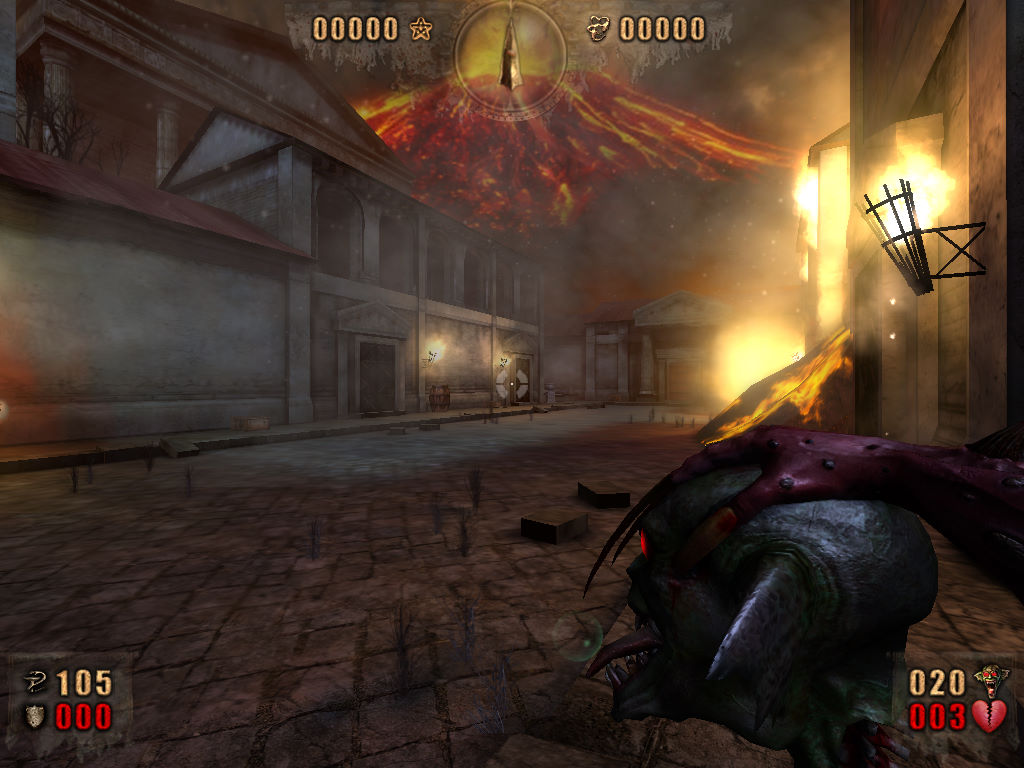This screenshot has height=768, width=1024.
Task: Click the armor shield icon
Action: pos(33,716)
